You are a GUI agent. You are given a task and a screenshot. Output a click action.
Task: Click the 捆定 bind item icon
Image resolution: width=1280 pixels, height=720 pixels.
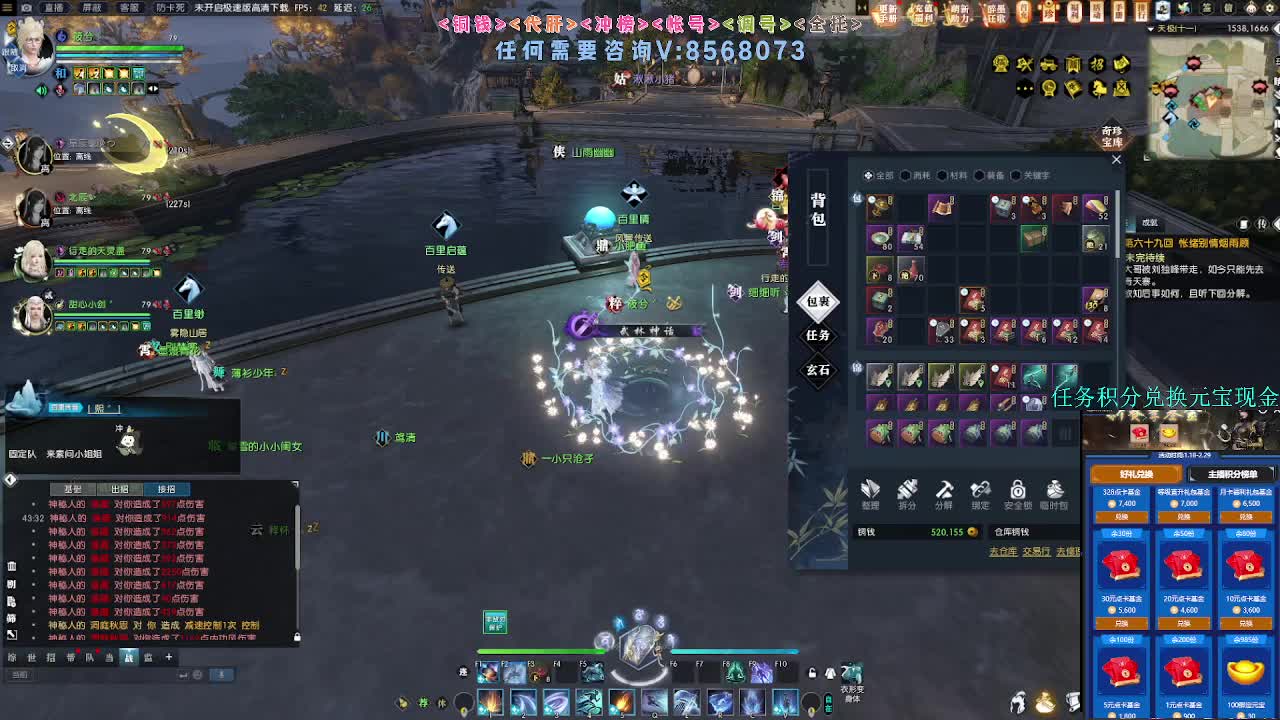(x=980, y=493)
